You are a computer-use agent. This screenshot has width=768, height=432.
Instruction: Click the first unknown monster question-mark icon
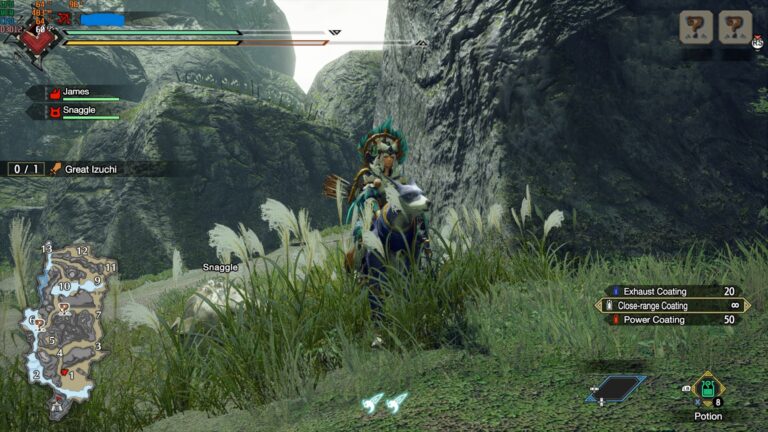(x=696, y=27)
